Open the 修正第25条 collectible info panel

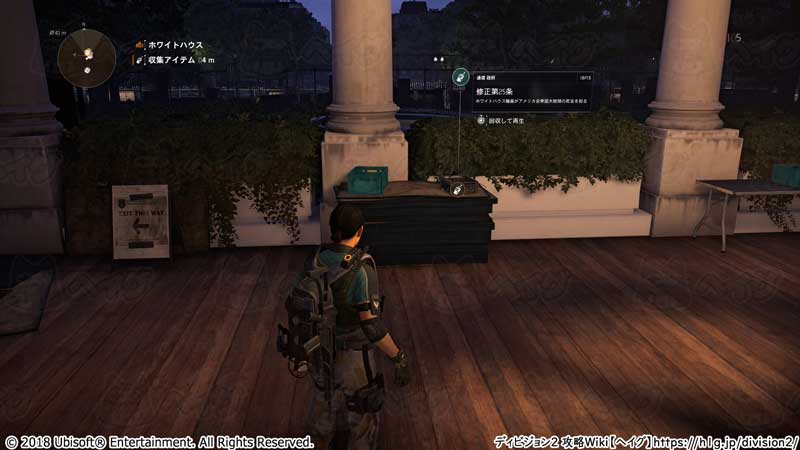(532, 89)
